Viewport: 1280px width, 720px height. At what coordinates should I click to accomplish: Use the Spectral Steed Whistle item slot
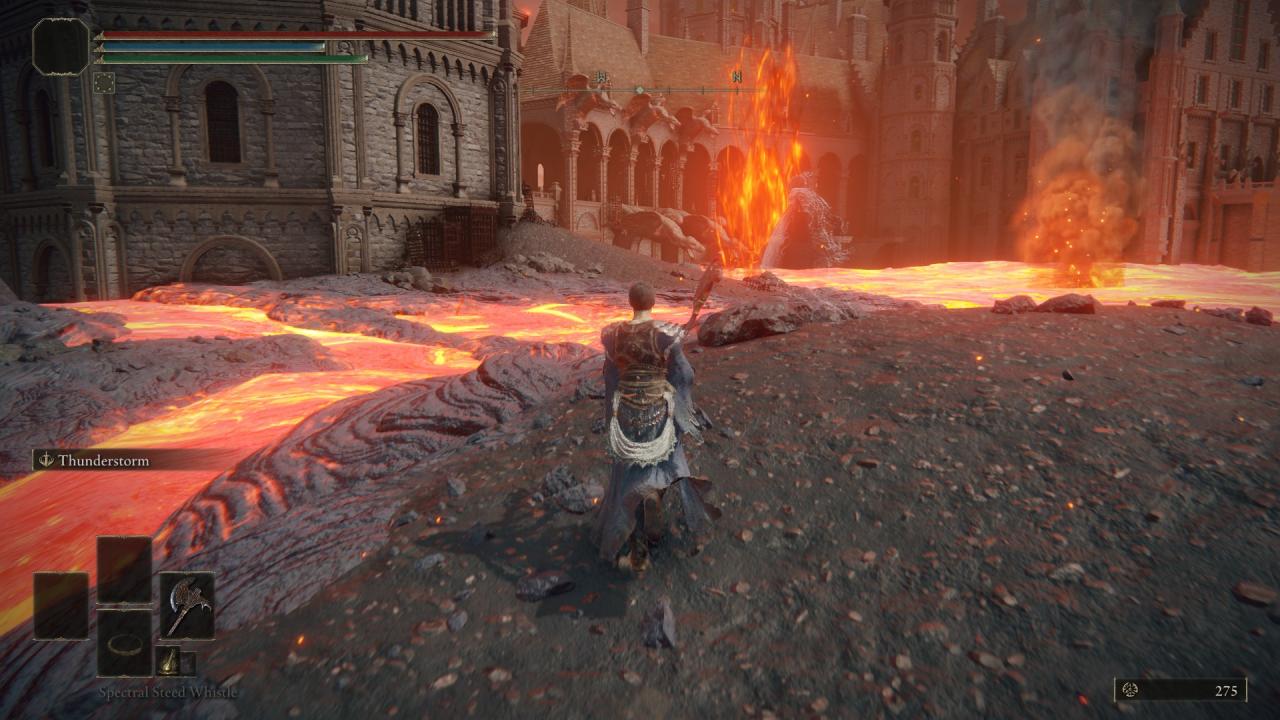point(124,643)
